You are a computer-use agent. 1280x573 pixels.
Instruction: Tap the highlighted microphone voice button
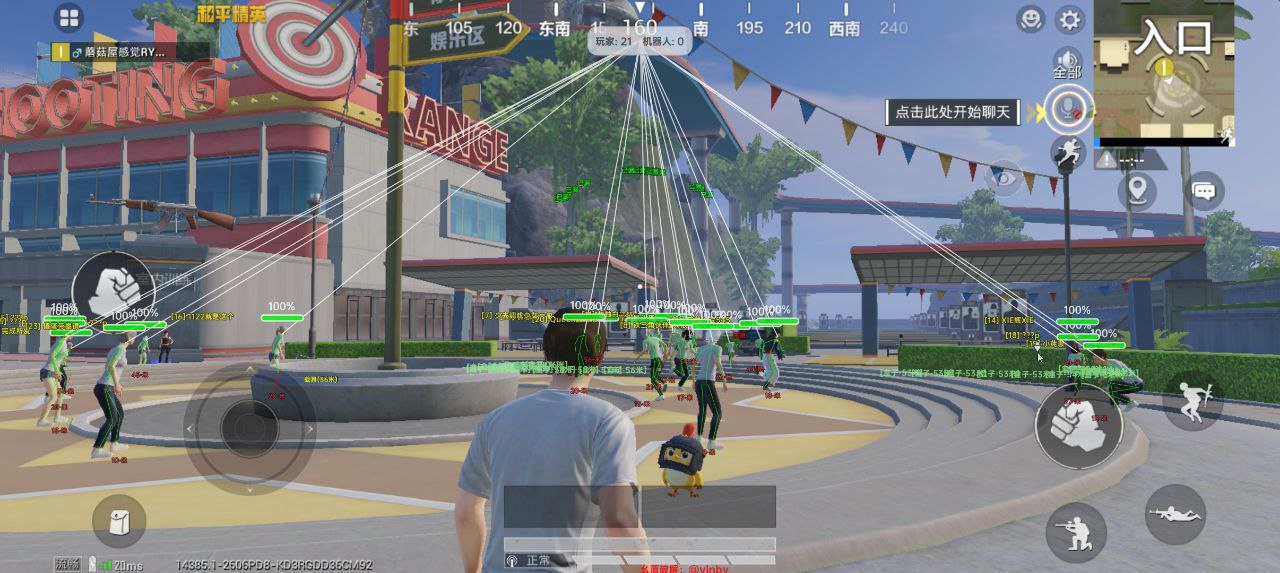1068,107
